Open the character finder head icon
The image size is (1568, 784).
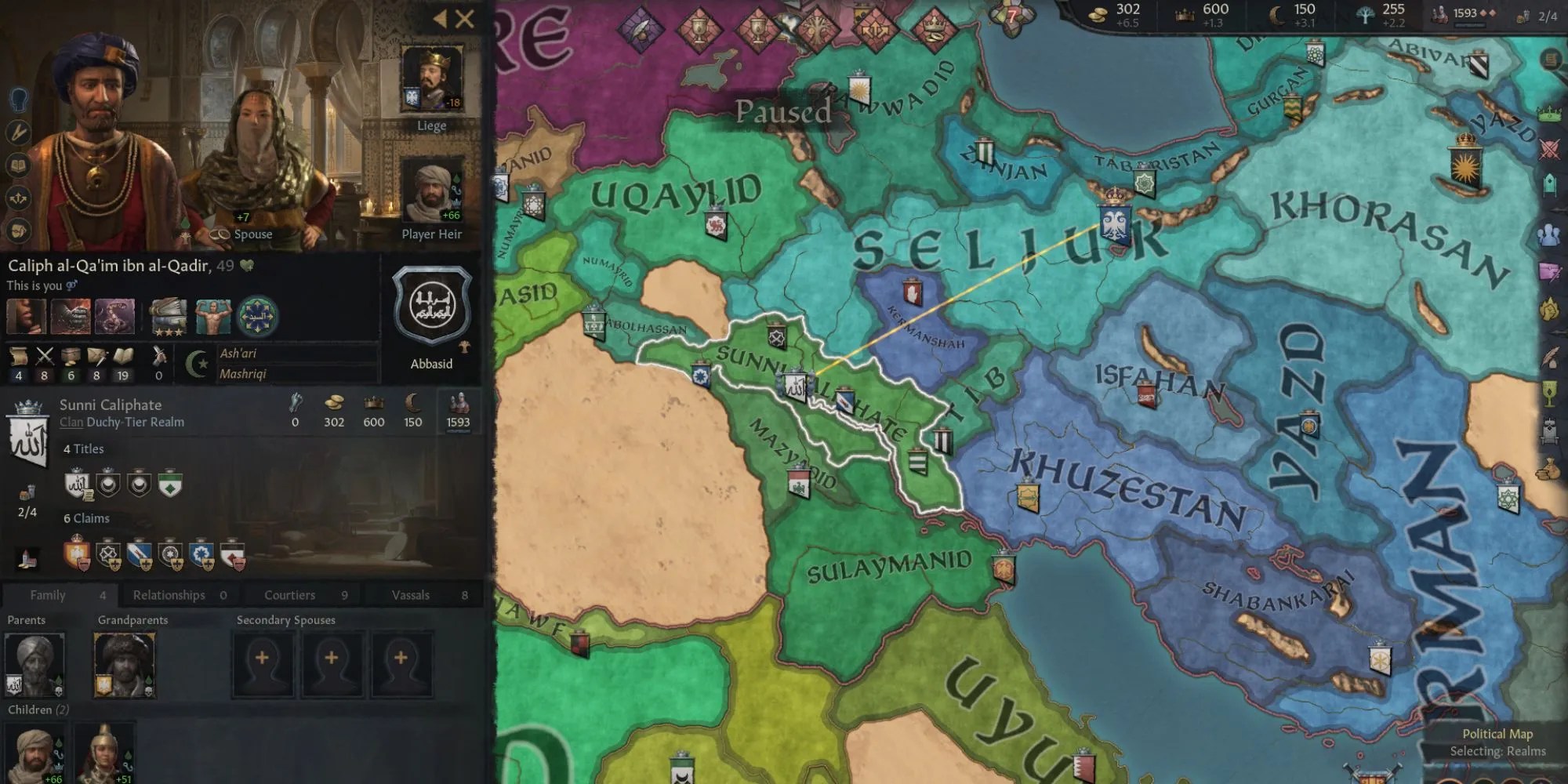point(18,100)
